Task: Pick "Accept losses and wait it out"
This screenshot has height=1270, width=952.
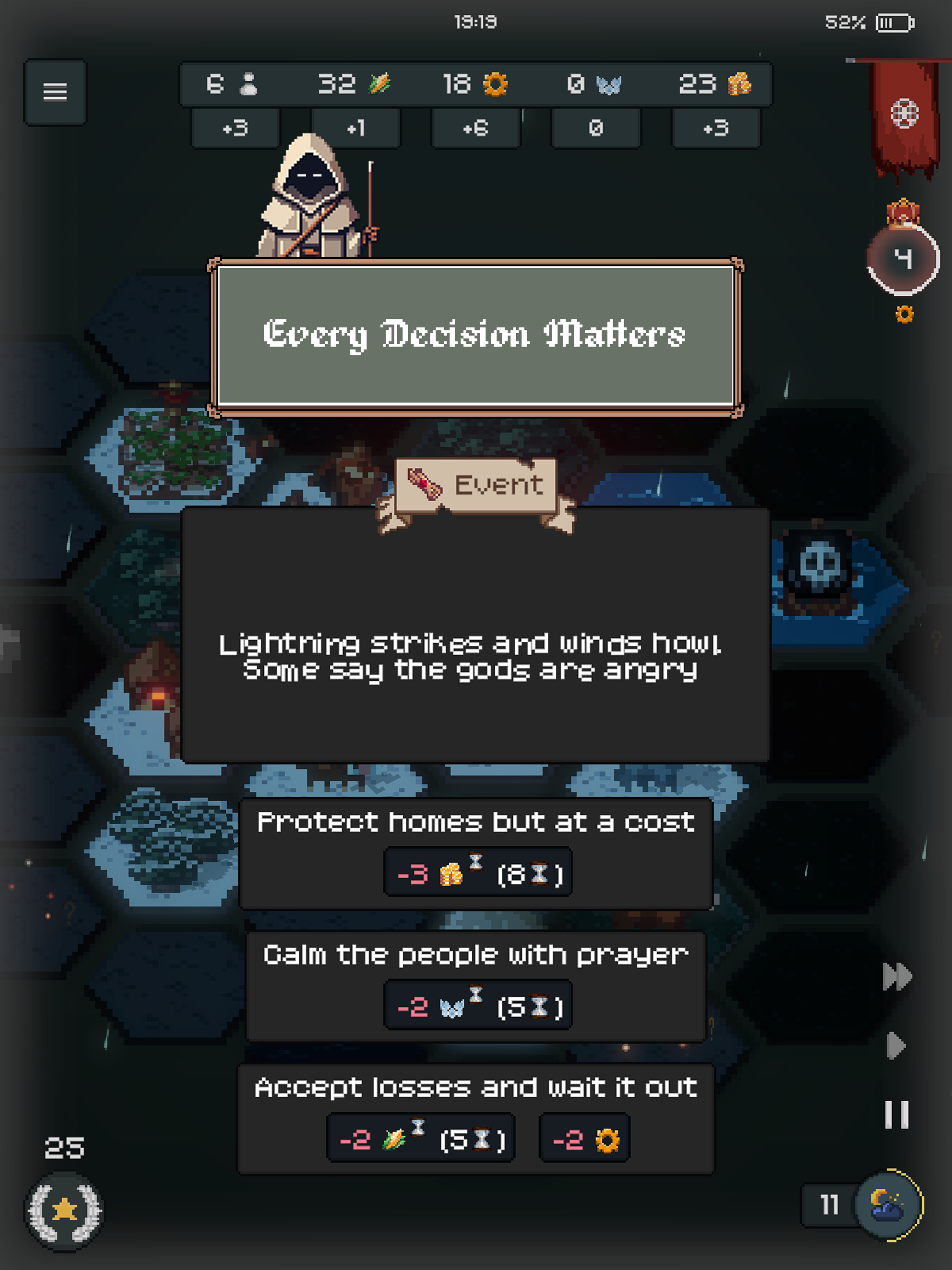Action: point(476,1119)
